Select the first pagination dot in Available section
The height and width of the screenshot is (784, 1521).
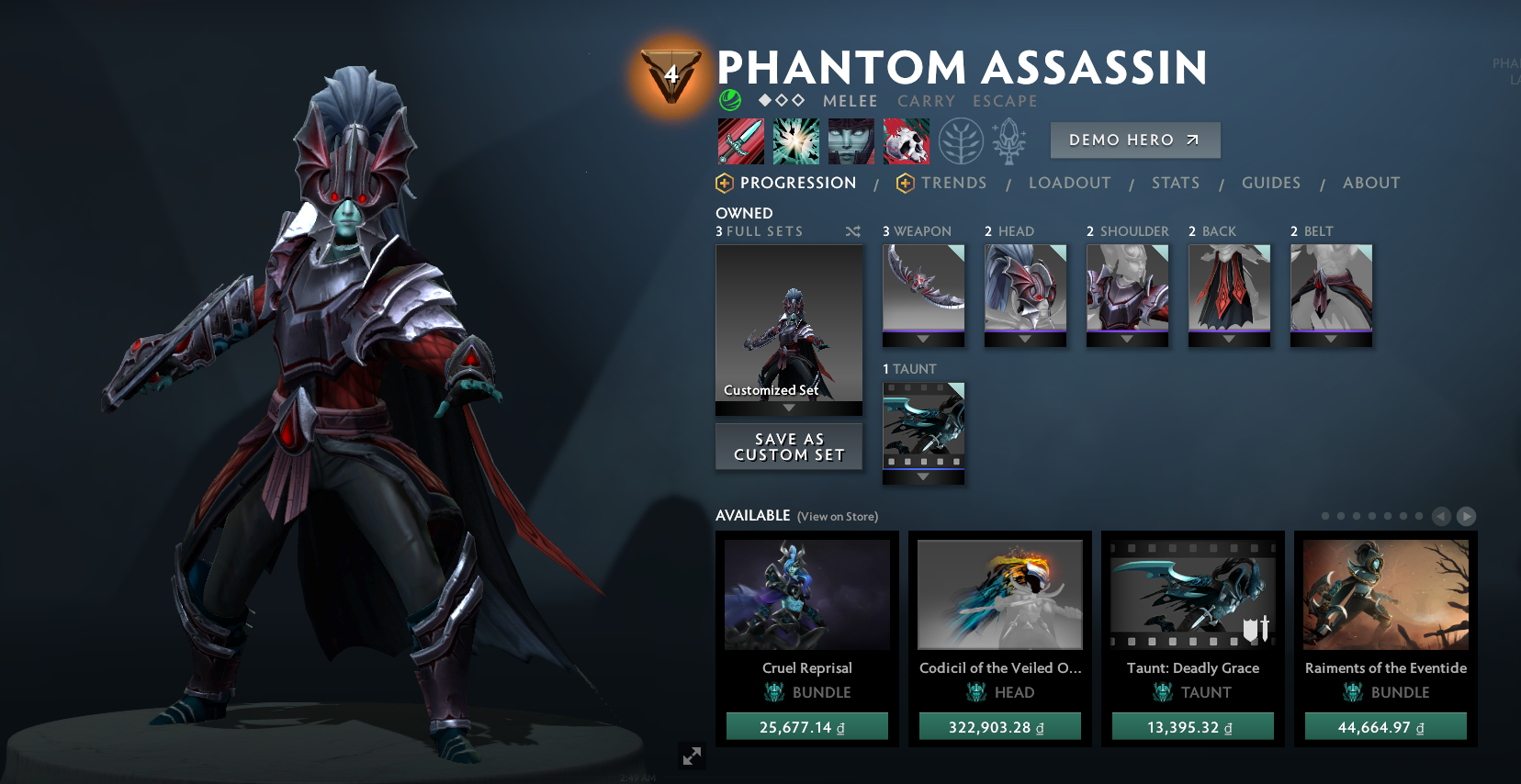(x=1325, y=516)
